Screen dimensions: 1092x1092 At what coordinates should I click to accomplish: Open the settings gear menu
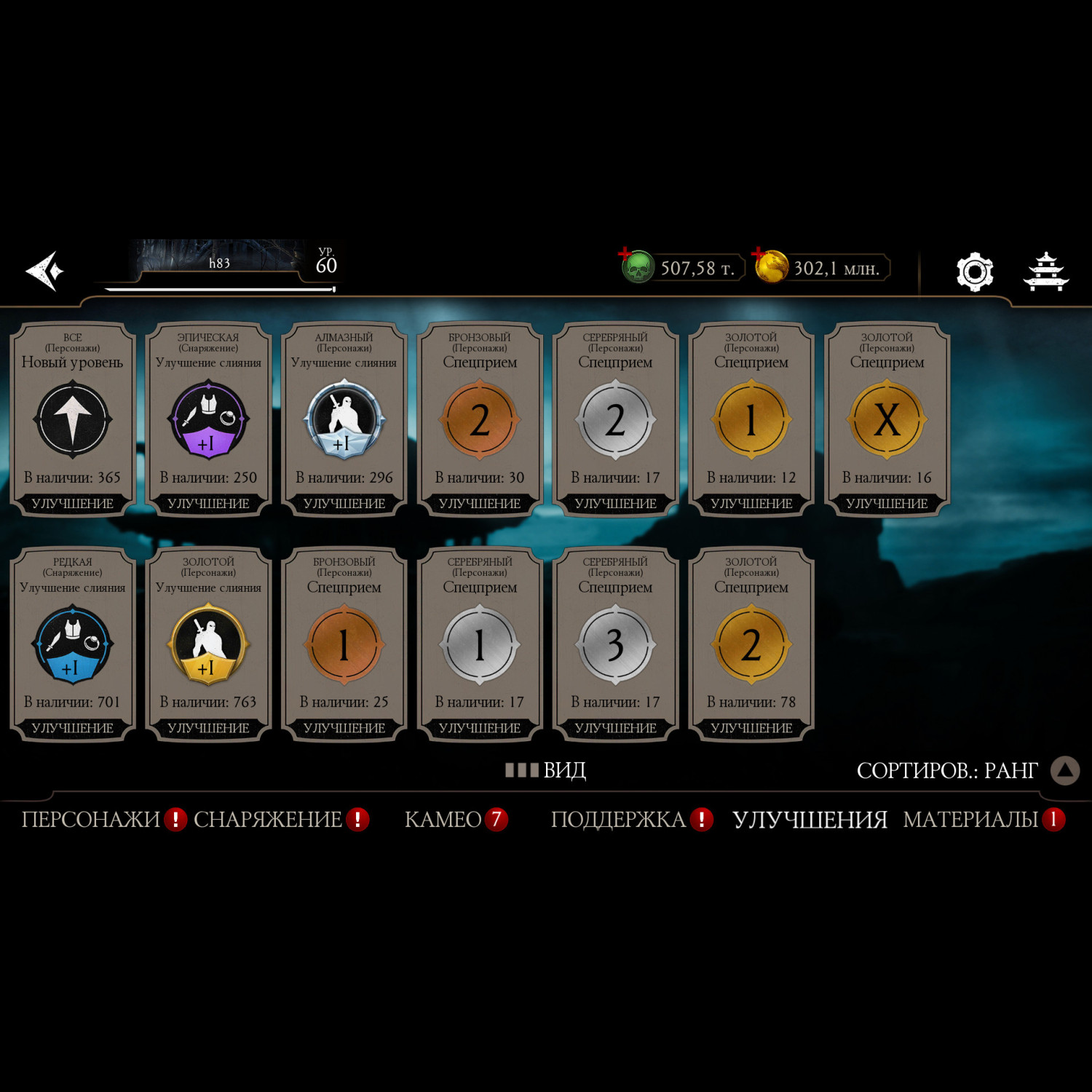(x=974, y=272)
